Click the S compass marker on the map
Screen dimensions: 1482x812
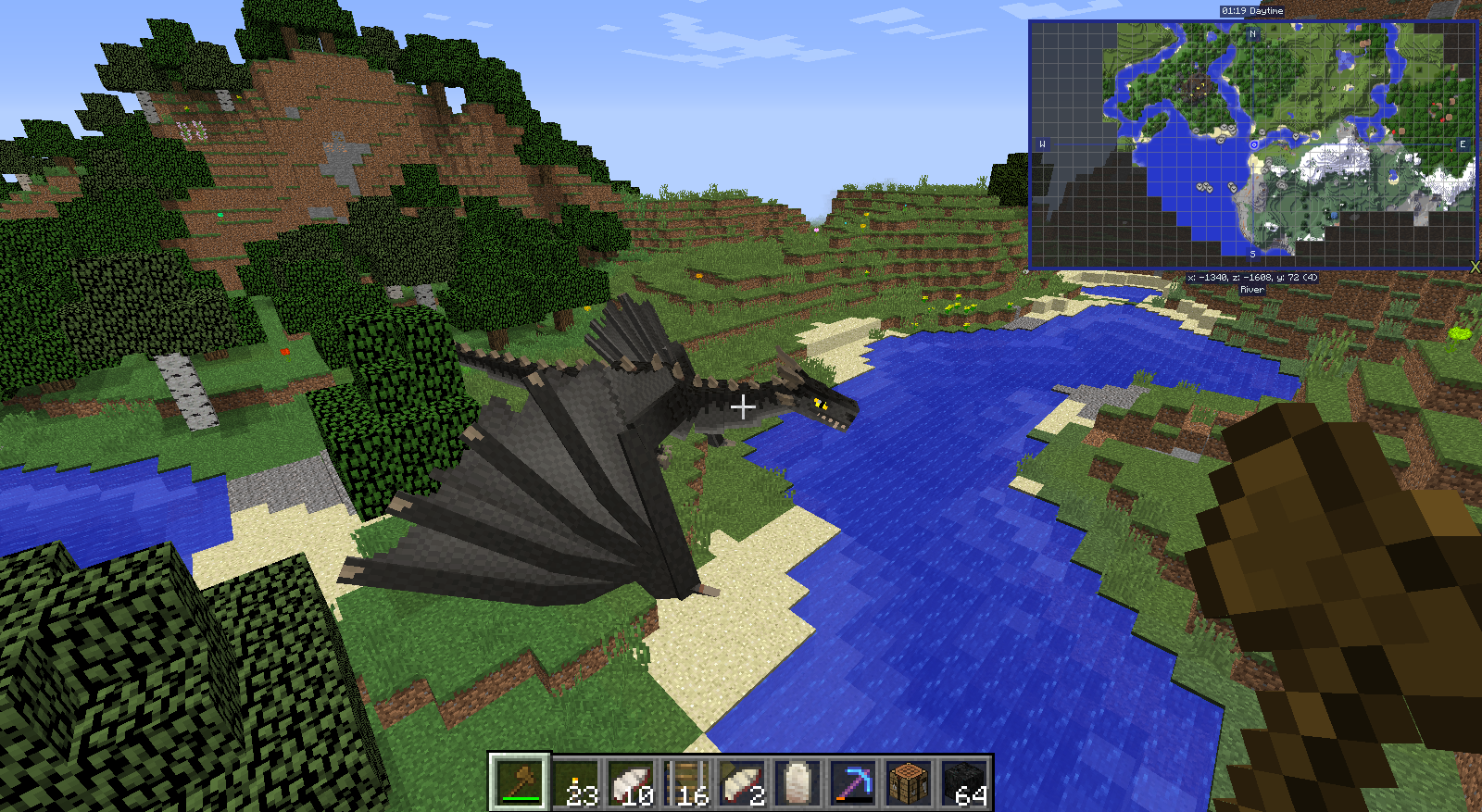pyautogui.click(x=1251, y=254)
